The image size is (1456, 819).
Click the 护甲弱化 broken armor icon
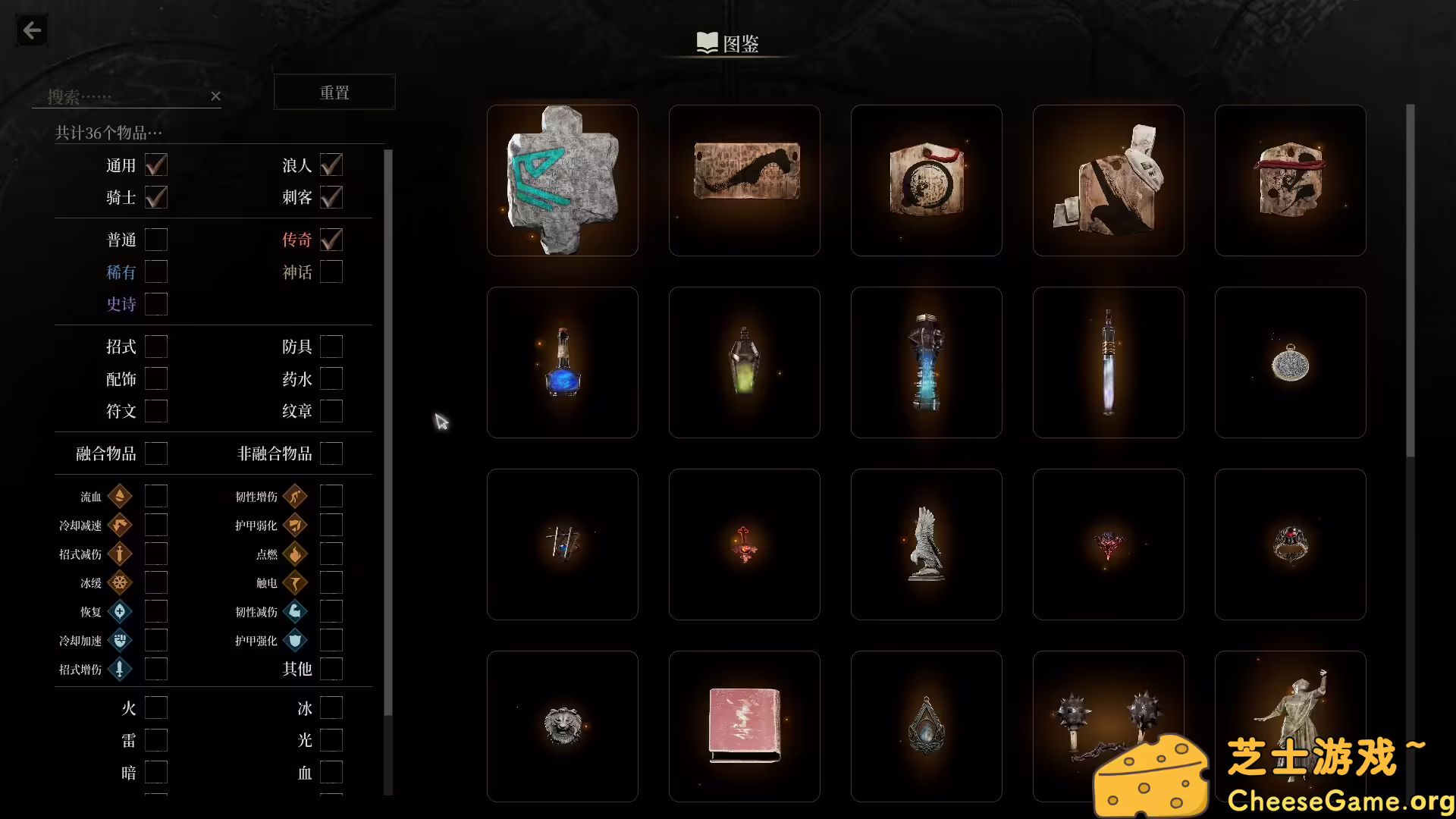point(296,525)
